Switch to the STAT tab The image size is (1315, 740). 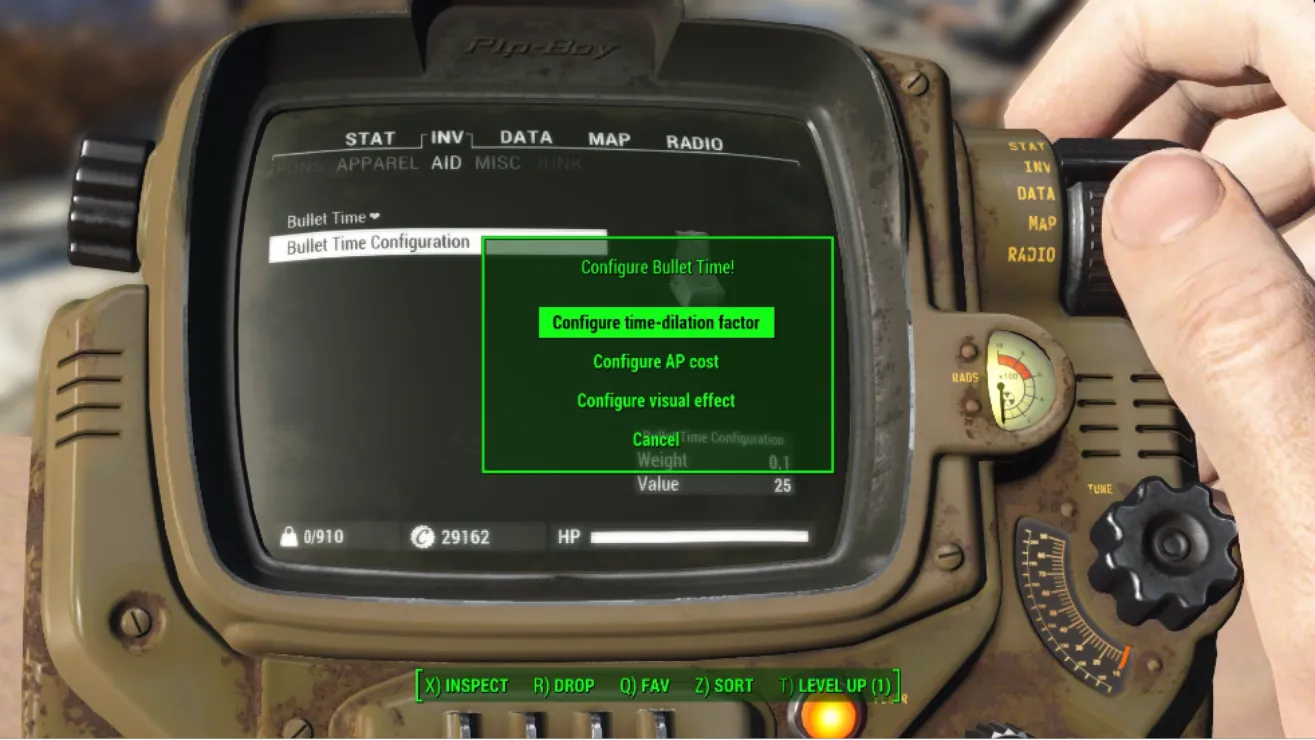(370, 139)
